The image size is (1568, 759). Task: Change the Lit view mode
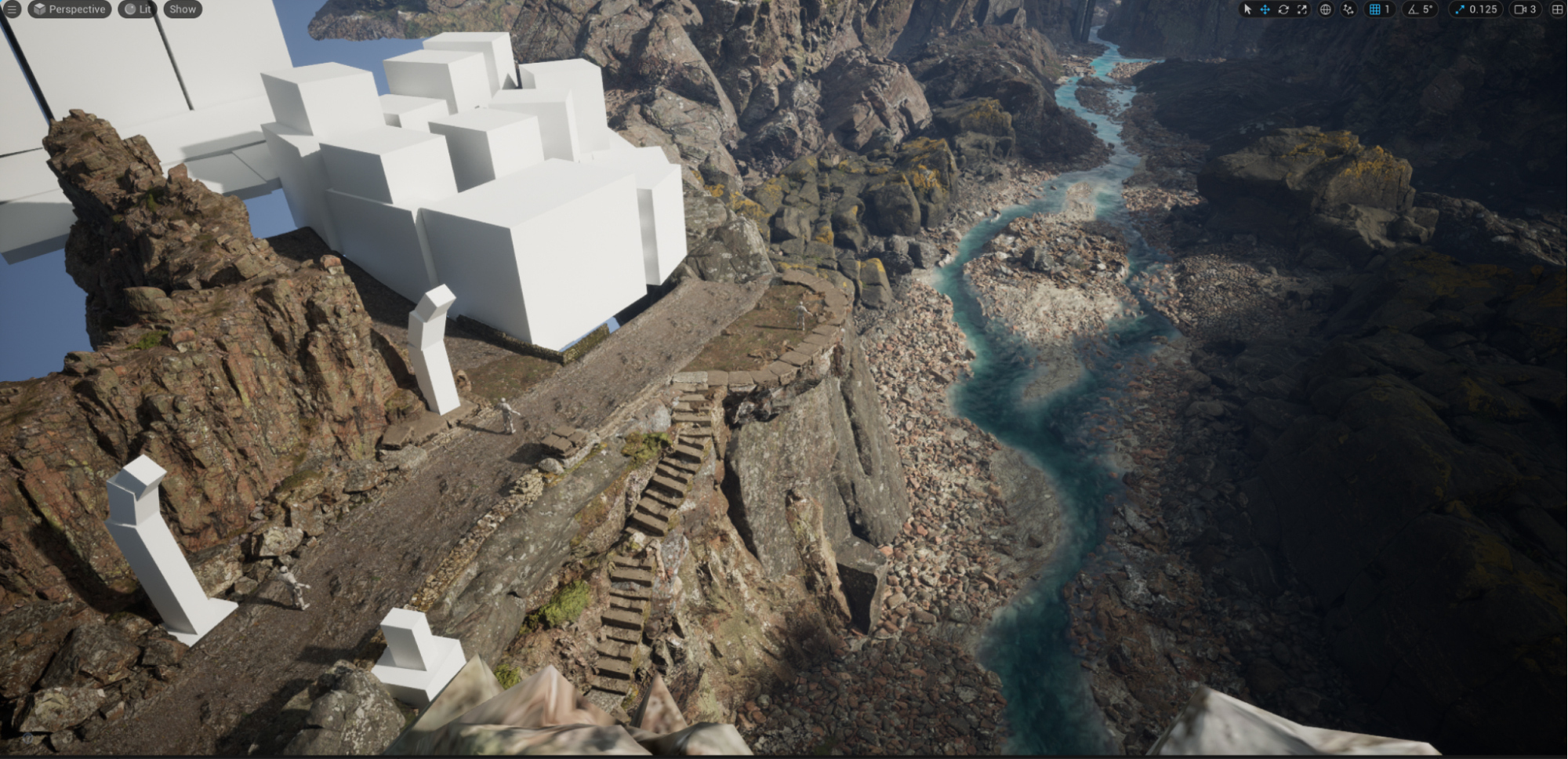click(137, 9)
